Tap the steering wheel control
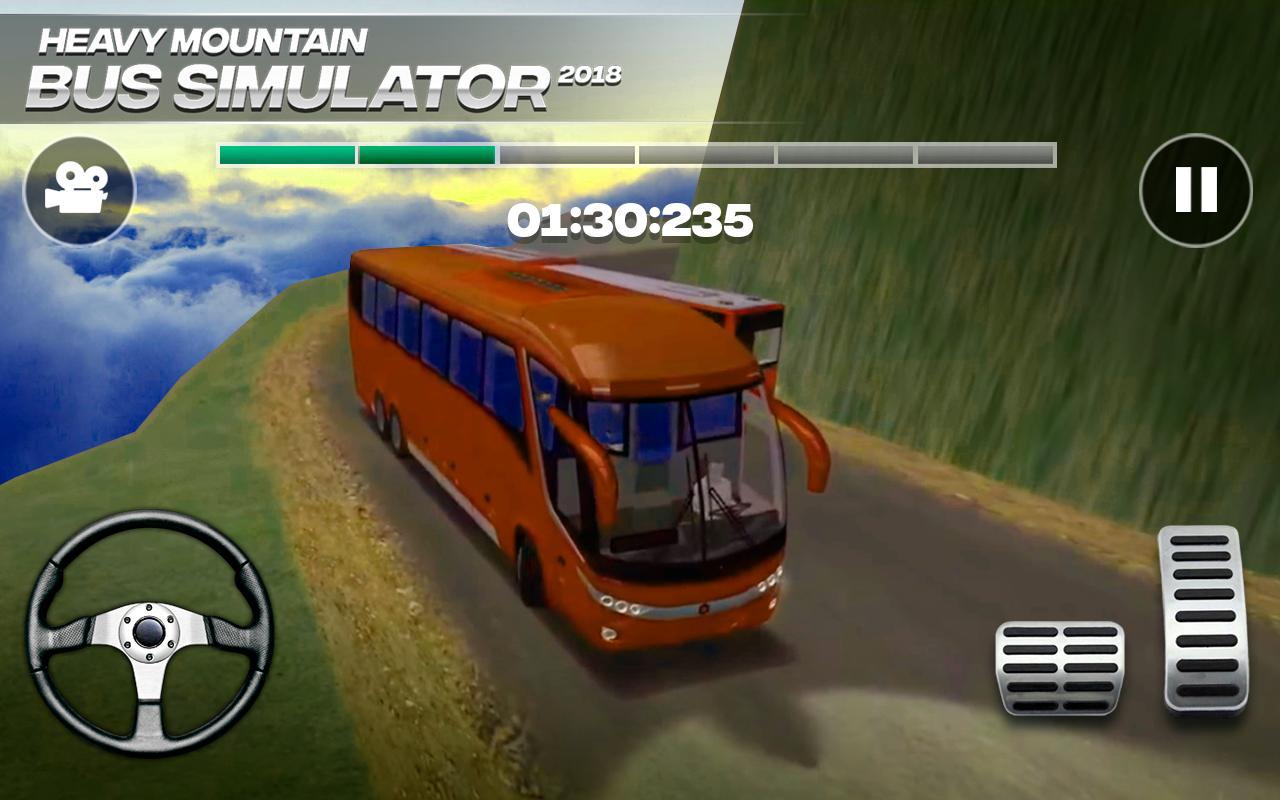This screenshot has width=1280, height=800. tap(149, 632)
